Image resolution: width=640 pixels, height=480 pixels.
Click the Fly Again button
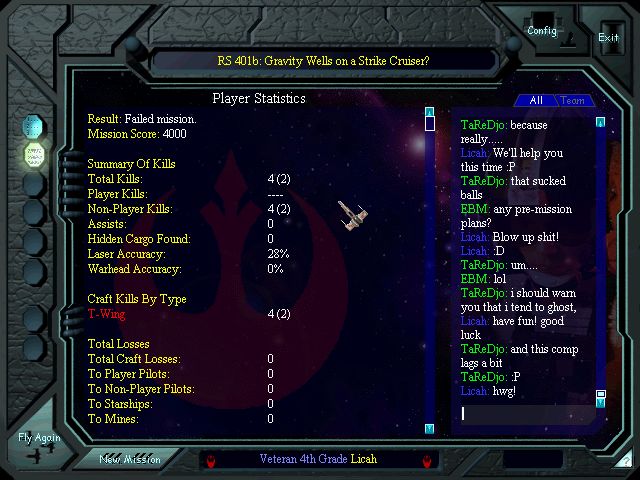[39, 439]
